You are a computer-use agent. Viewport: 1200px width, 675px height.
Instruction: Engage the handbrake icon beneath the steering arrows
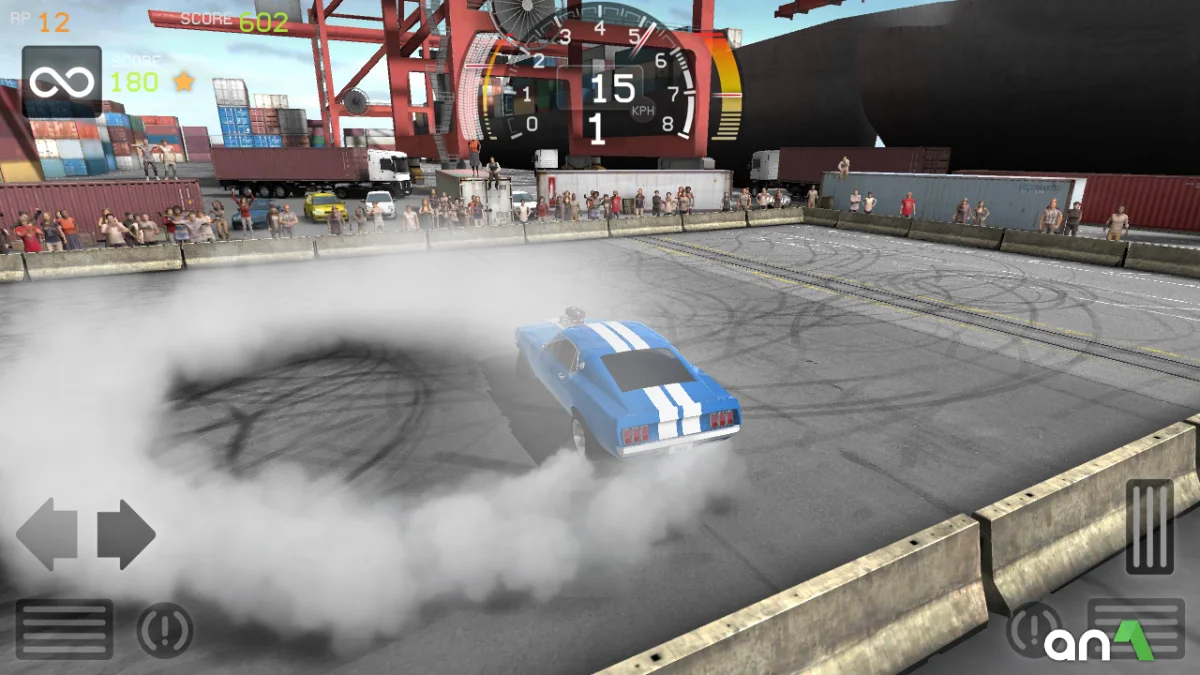click(165, 631)
